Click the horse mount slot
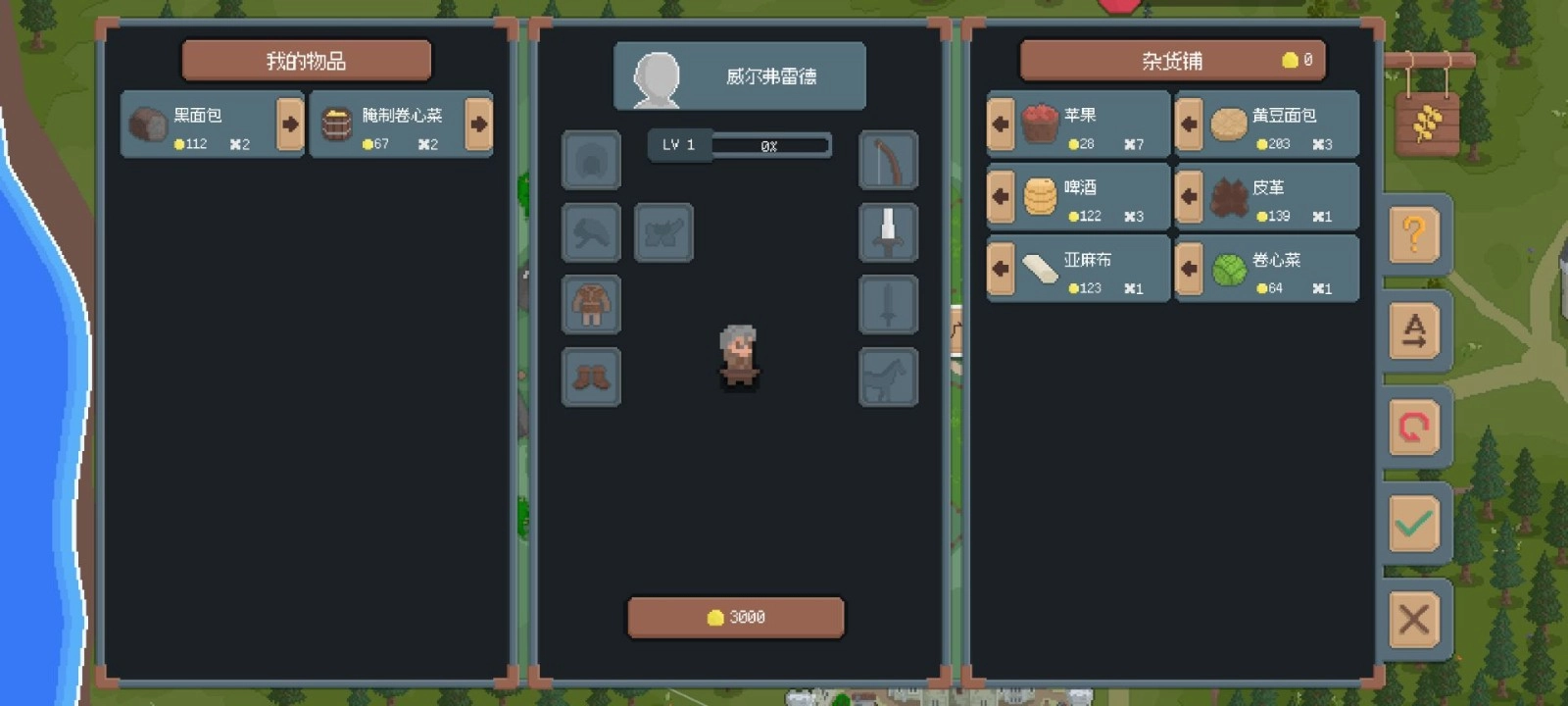The image size is (1568, 706). 888,377
